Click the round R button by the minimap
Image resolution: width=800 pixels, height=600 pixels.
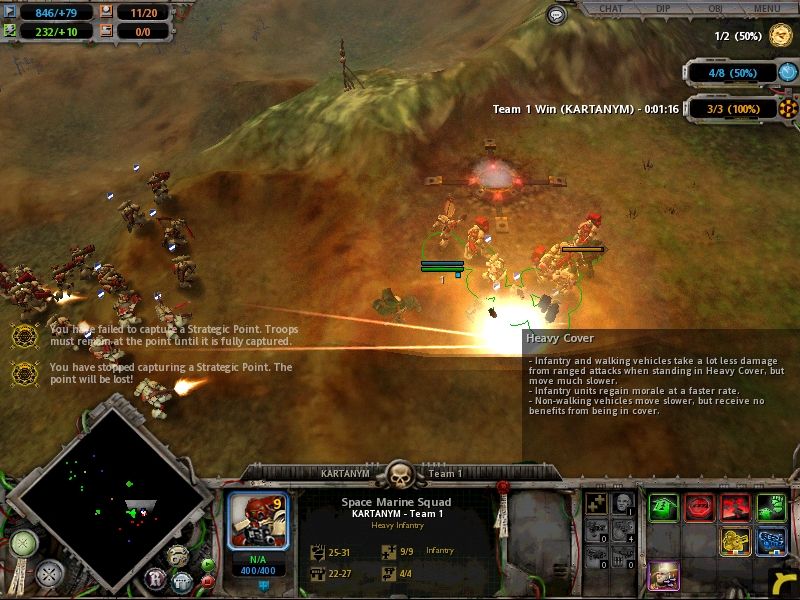pos(155,576)
